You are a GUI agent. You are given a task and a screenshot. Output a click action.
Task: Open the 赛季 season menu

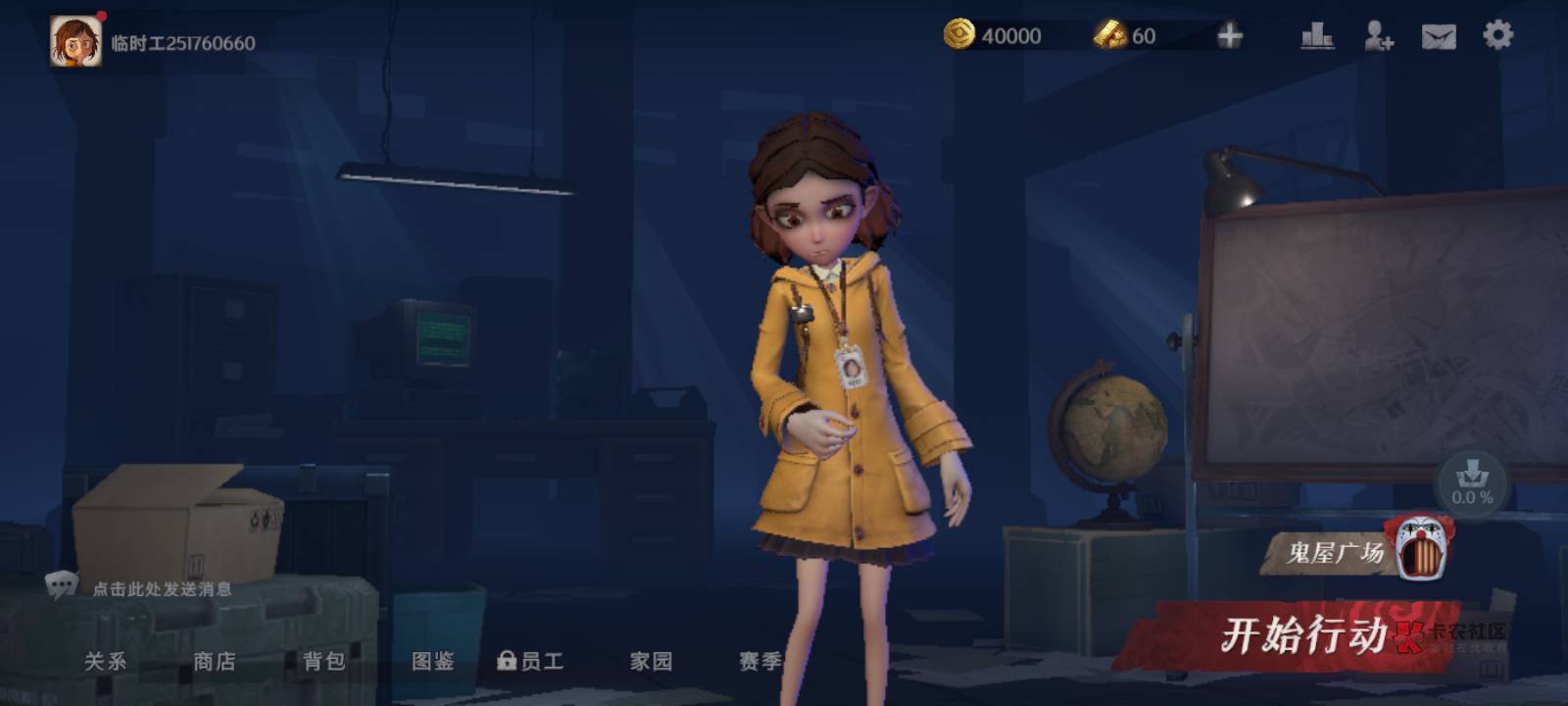[760, 661]
